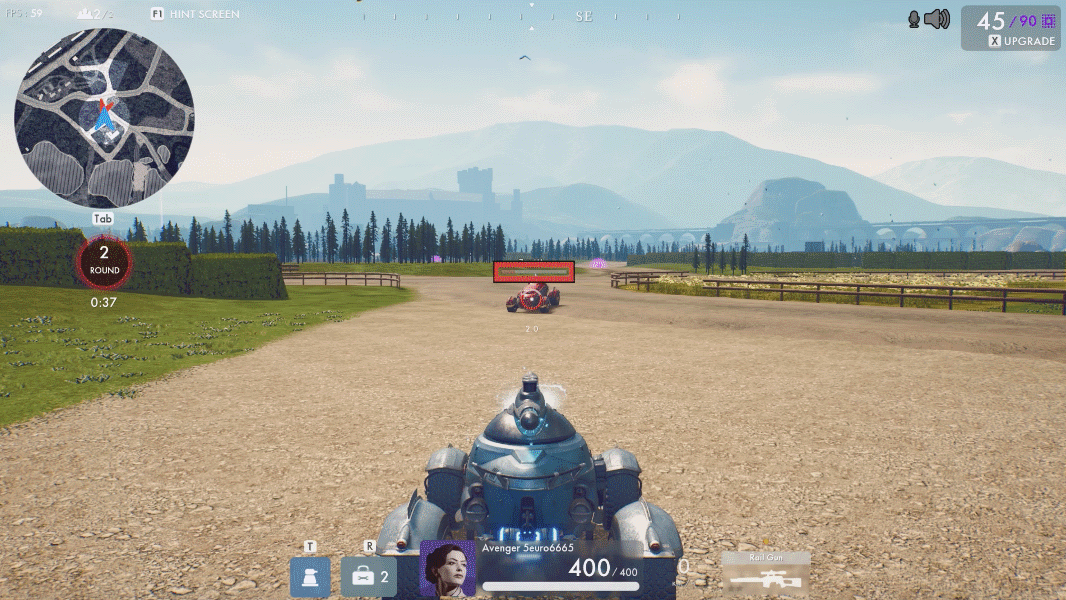This screenshot has height=600, width=1066.
Task: Toggle the speaker sound icon
Action: click(x=936, y=19)
